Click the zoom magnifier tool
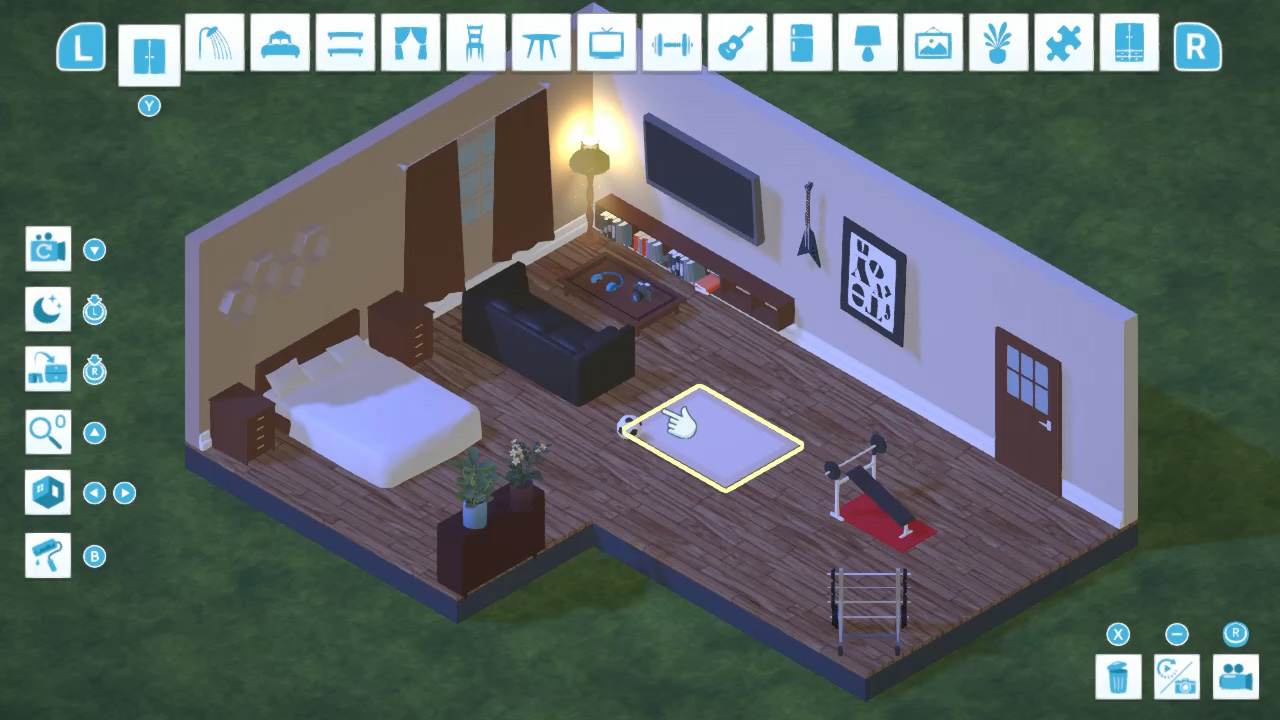This screenshot has height=720, width=1280. 48,432
